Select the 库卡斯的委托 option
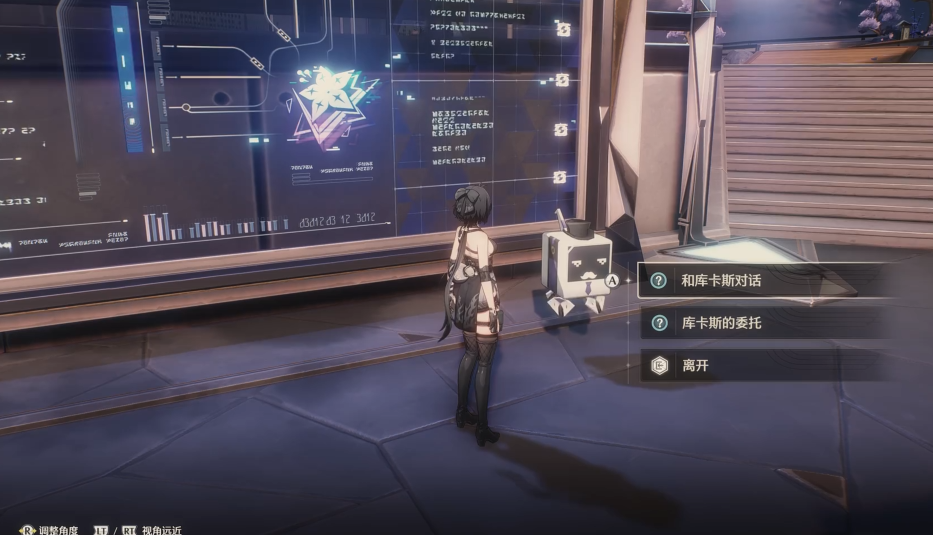This screenshot has height=535, width=933. [x=720, y=323]
